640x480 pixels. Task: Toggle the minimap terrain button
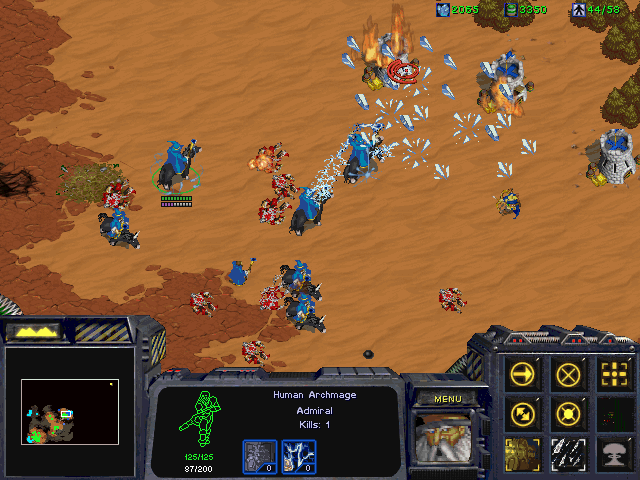[x=34, y=331]
